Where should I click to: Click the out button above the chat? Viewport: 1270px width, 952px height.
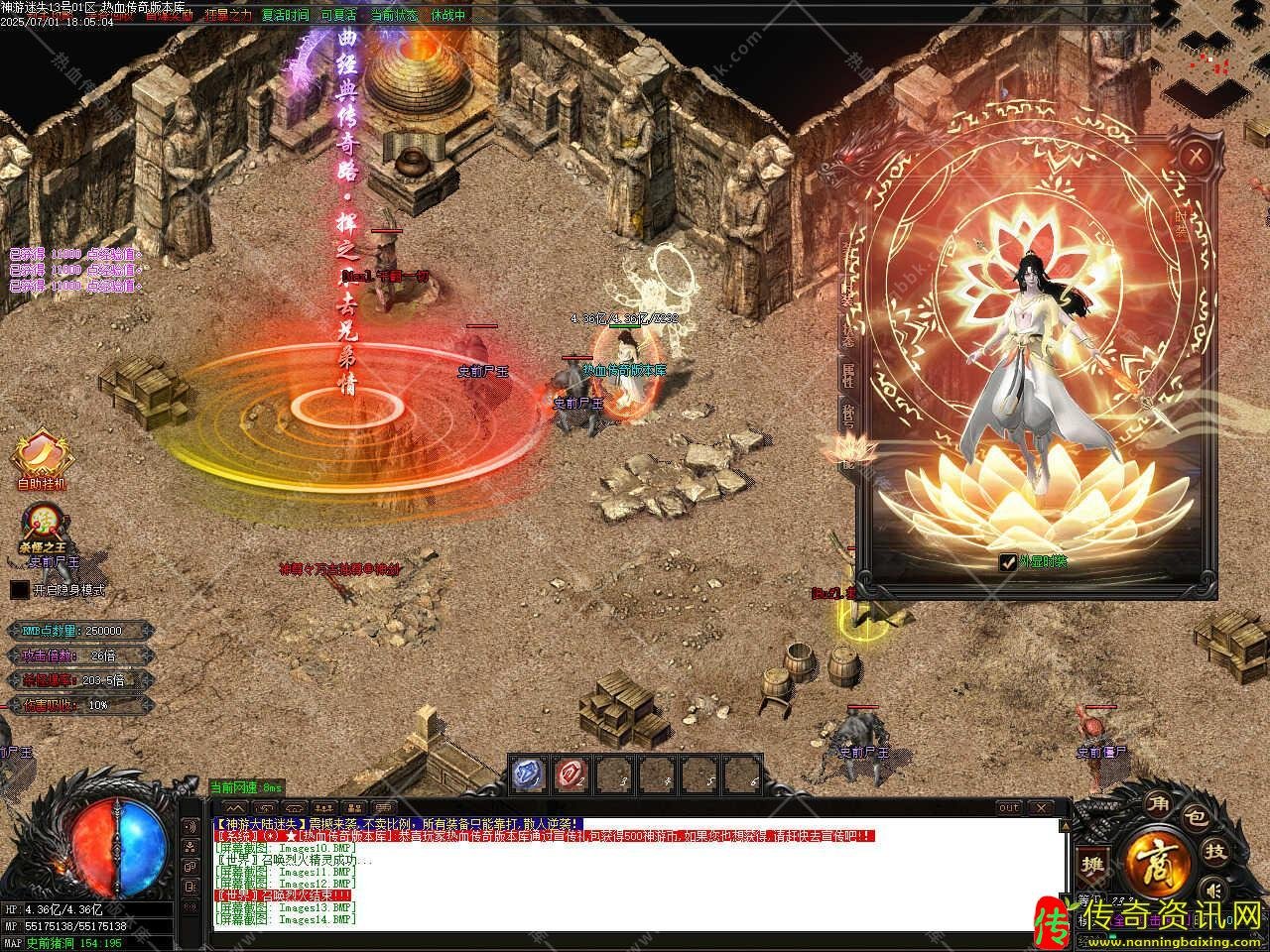(x=1008, y=808)
